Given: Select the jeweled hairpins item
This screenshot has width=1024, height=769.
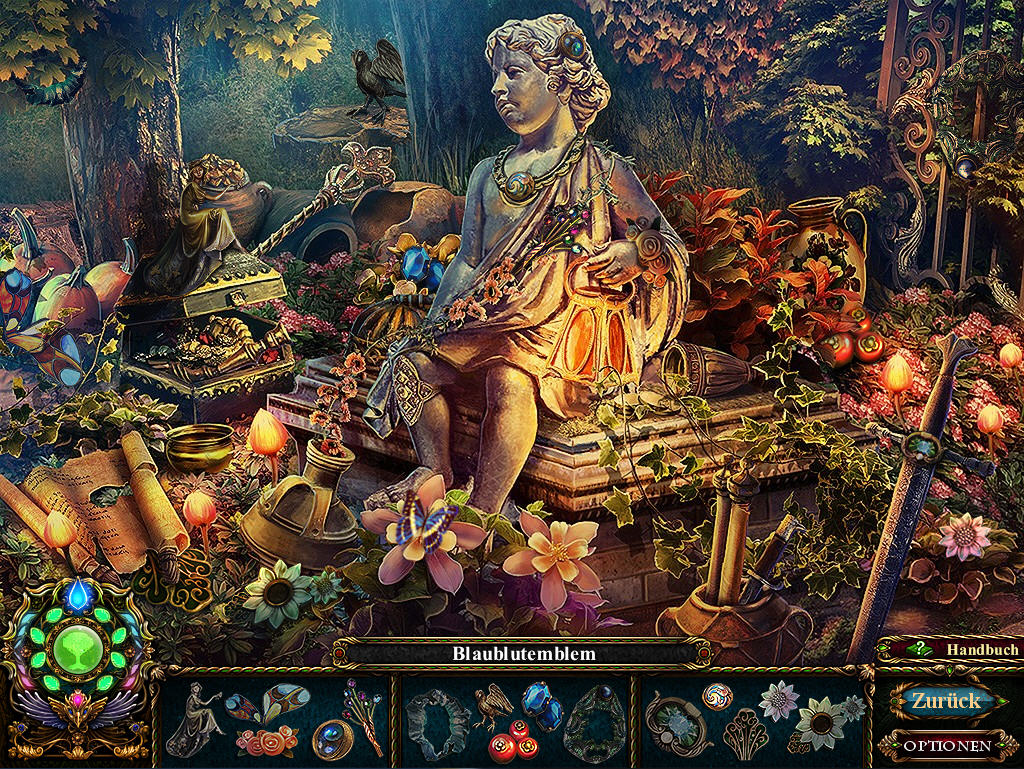Looking at the screenshot, I should [x=362, y=714].
